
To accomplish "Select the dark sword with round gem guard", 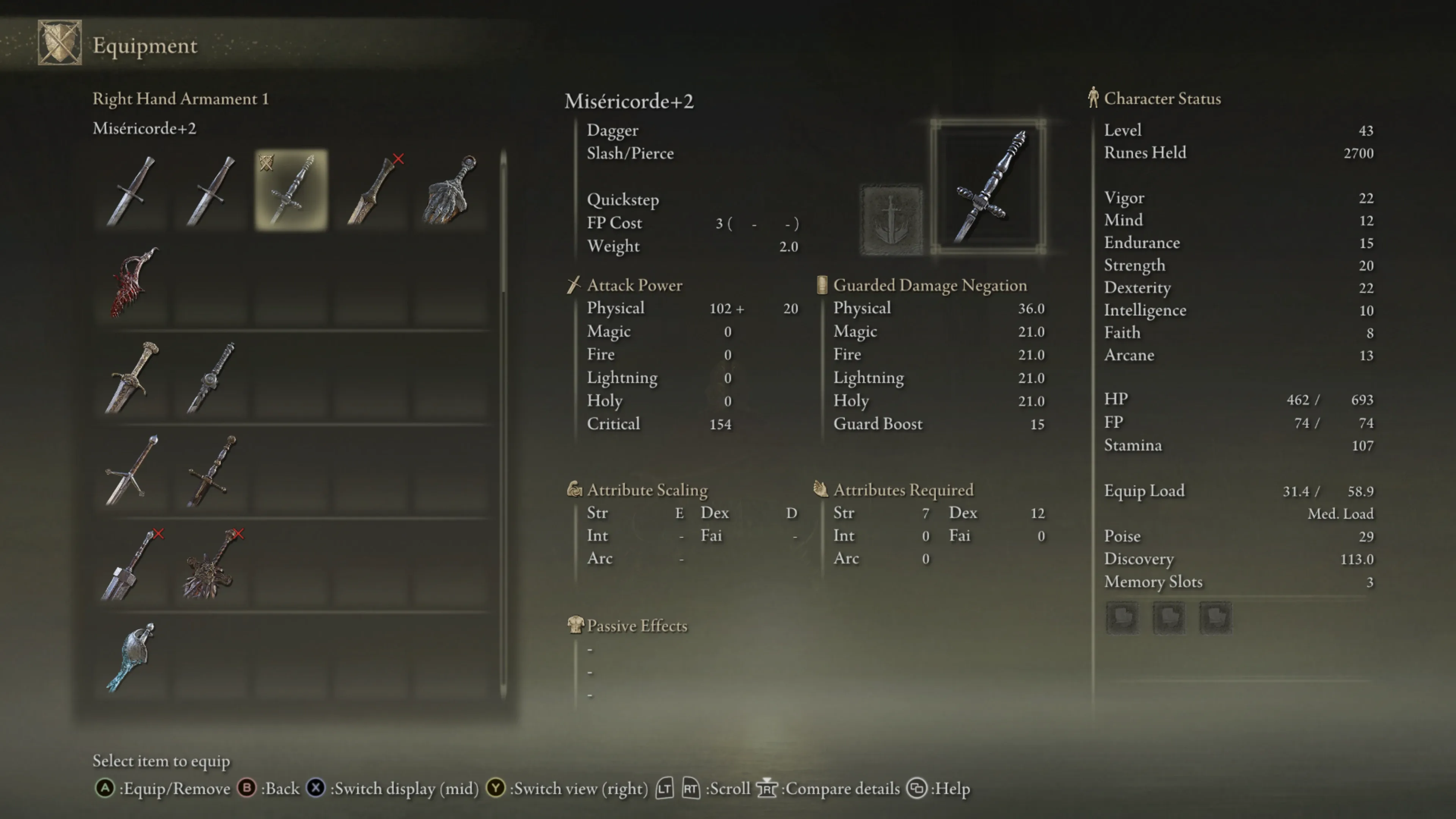I will click(212, 377).
